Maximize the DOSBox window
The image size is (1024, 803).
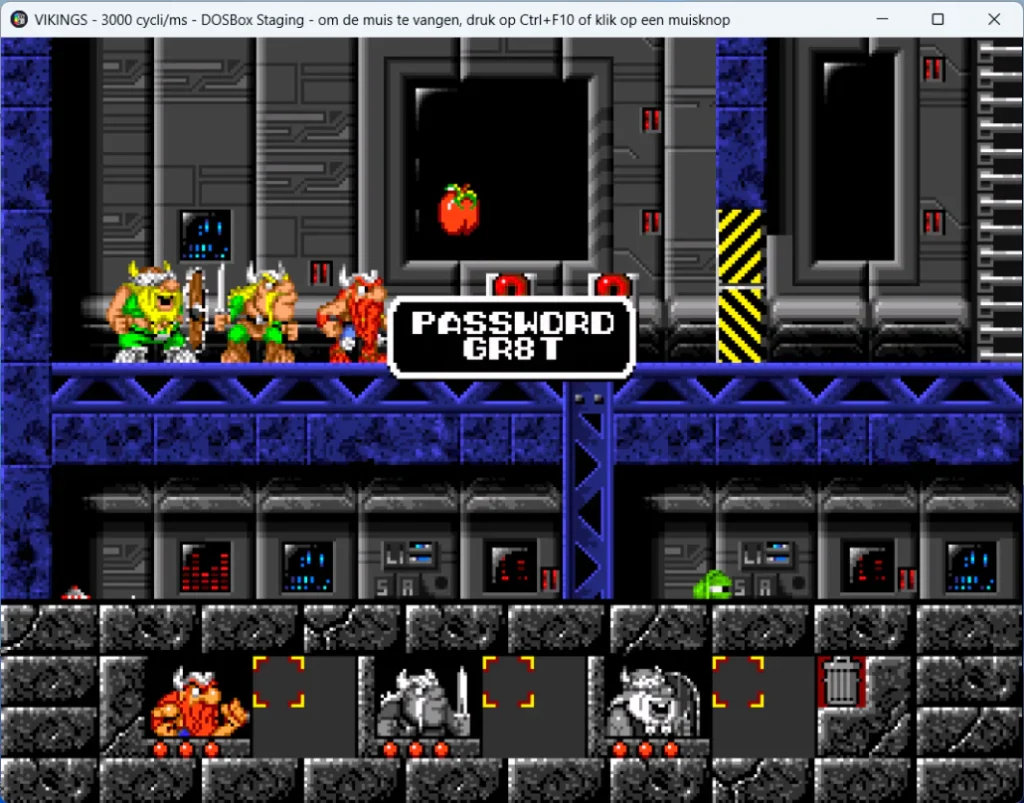pos(937,19)
